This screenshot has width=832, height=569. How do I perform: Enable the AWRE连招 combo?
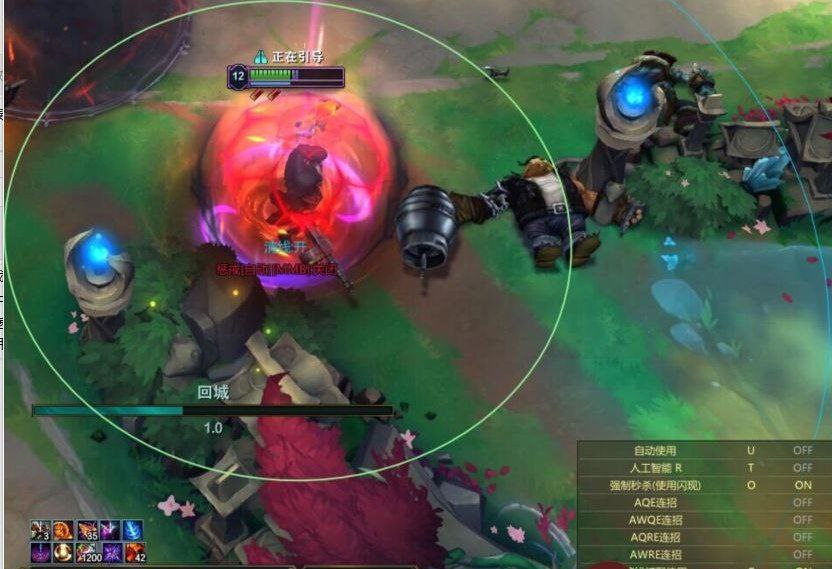[802, 554]
